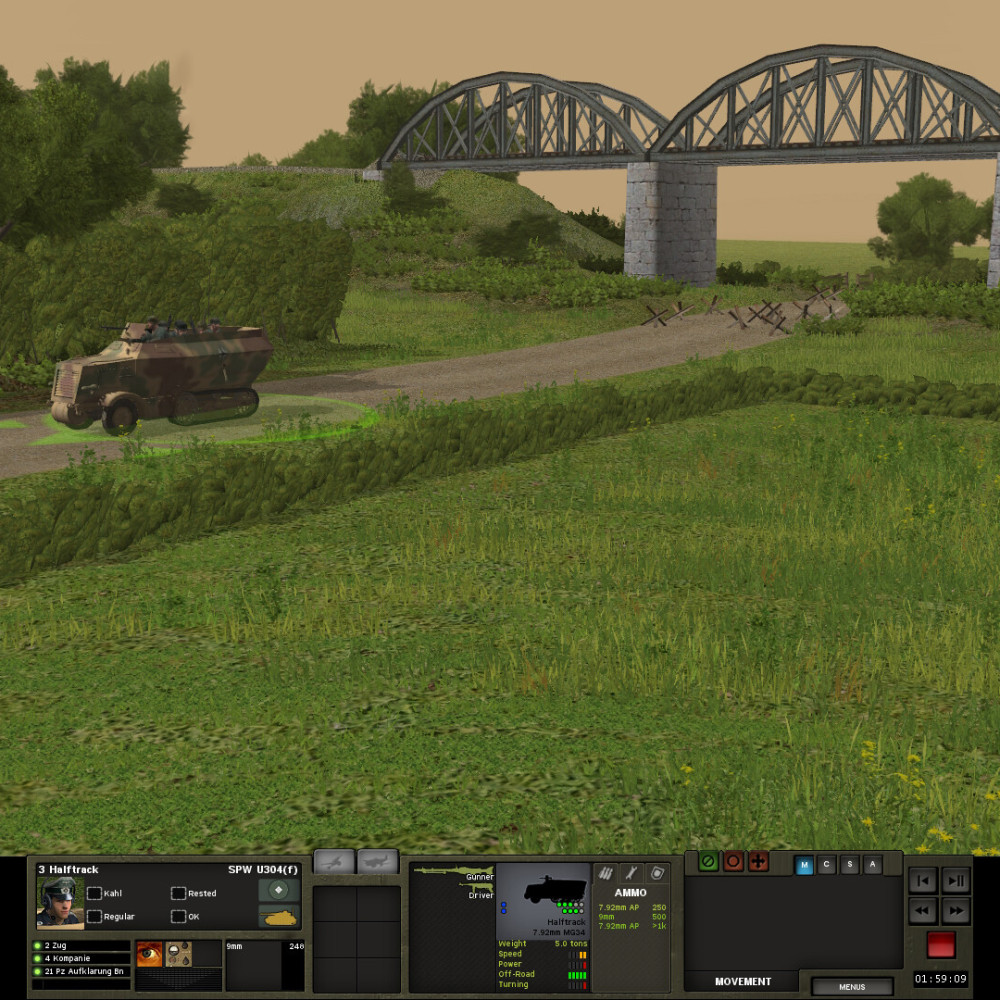Toggle play/pause of the turn playback
Screen dimensions: 1000x1000
[956, 881]
